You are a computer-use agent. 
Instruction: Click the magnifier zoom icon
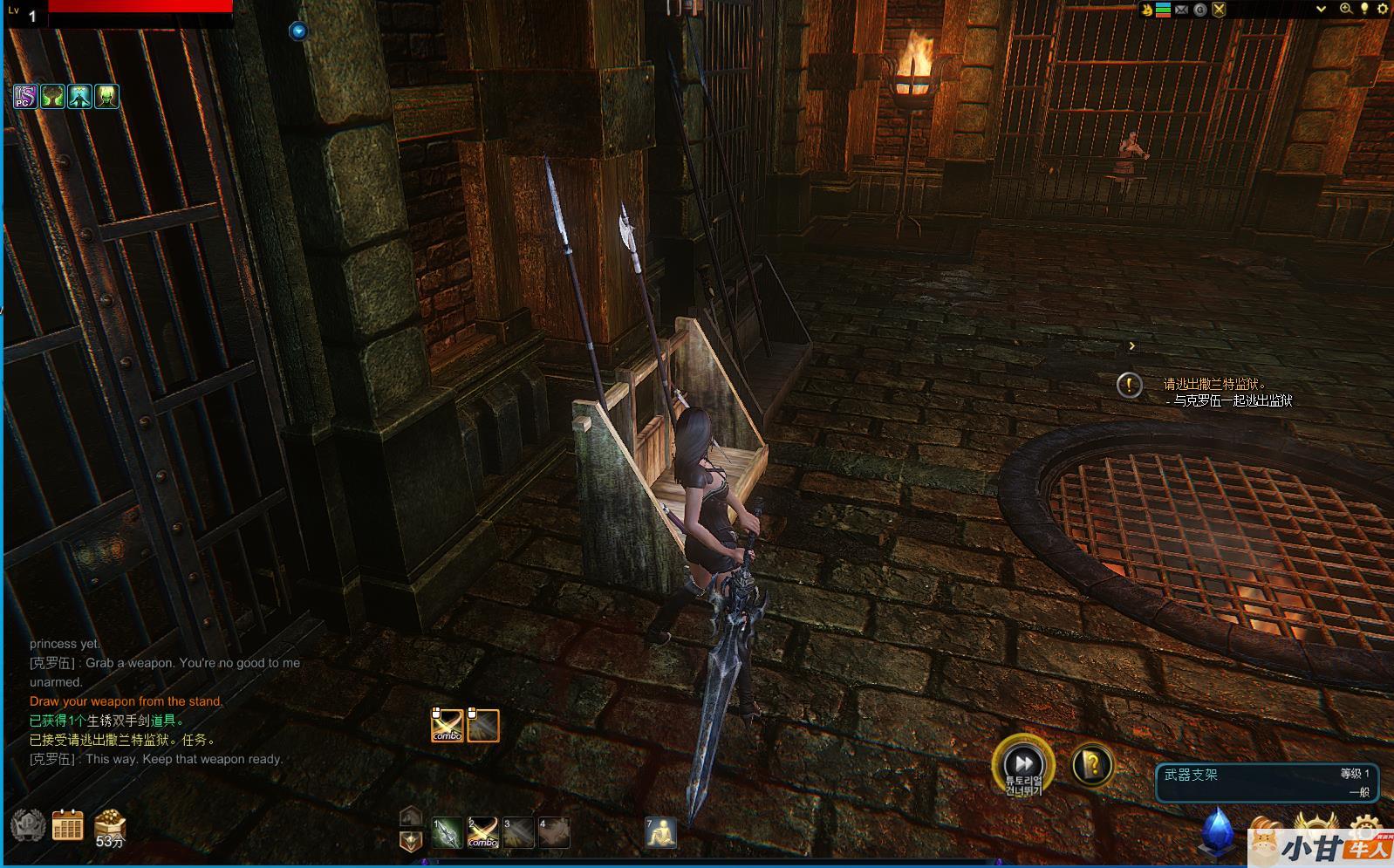[1346, 9]
